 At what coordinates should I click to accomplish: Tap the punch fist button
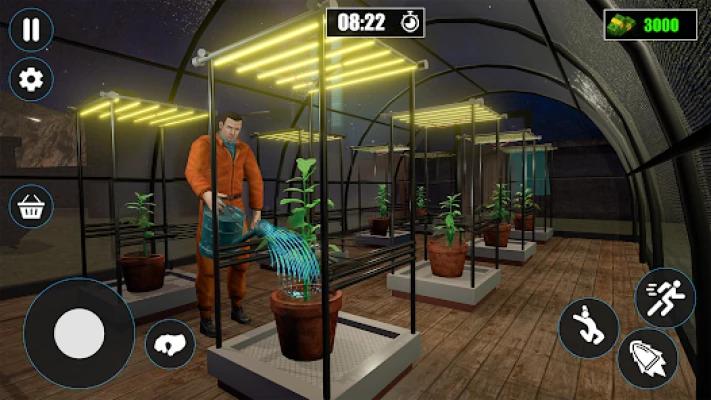point(169,344)
